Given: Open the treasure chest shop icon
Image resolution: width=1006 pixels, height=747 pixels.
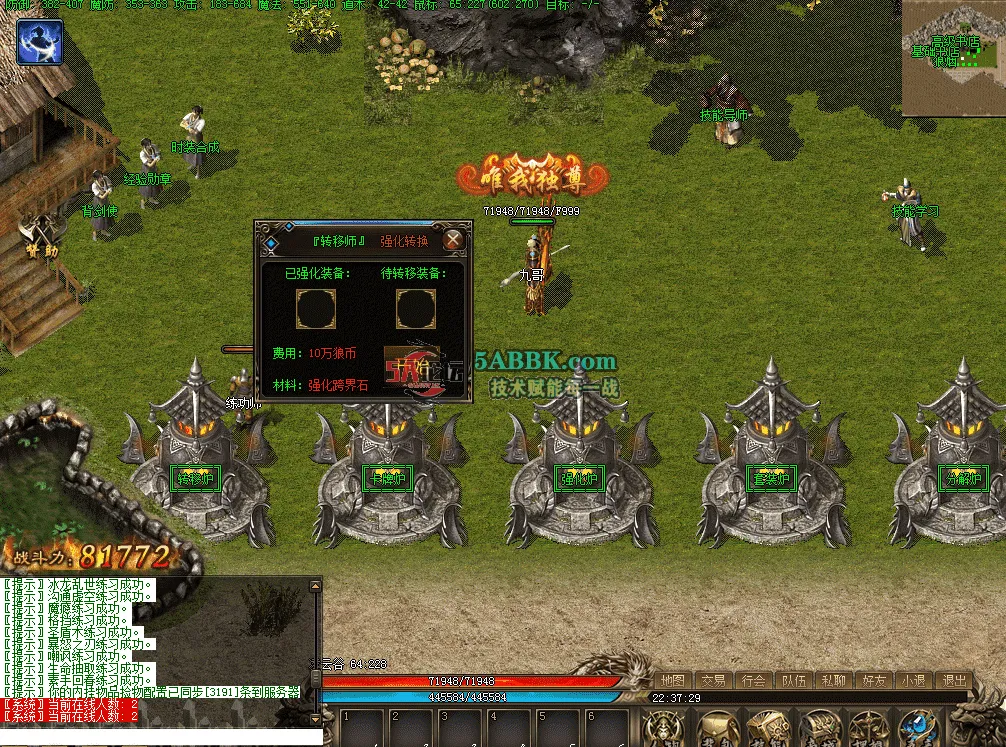Looking at the screenshot, I should tap(818, 730).
